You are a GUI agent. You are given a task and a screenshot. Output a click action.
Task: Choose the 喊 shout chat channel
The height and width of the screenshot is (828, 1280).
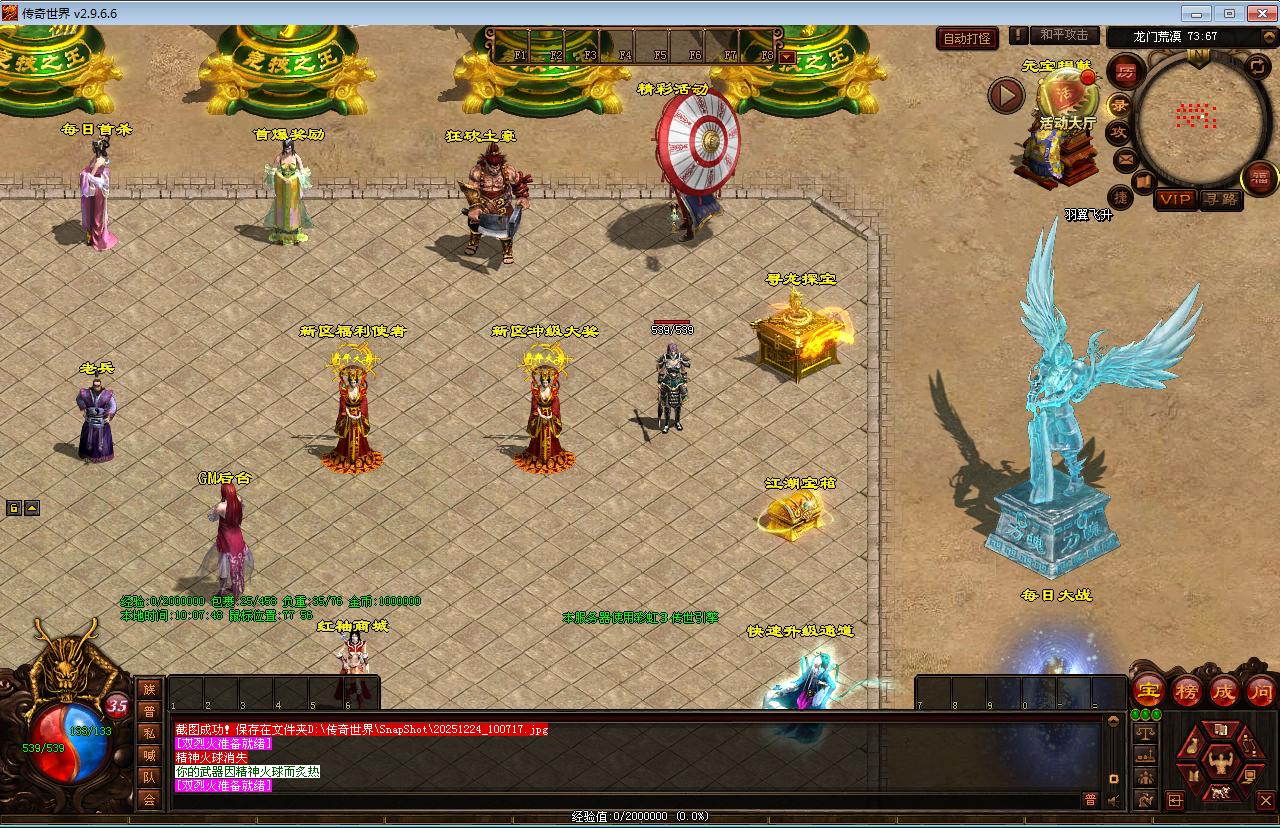pyautogui.click(x=149, y=755)
